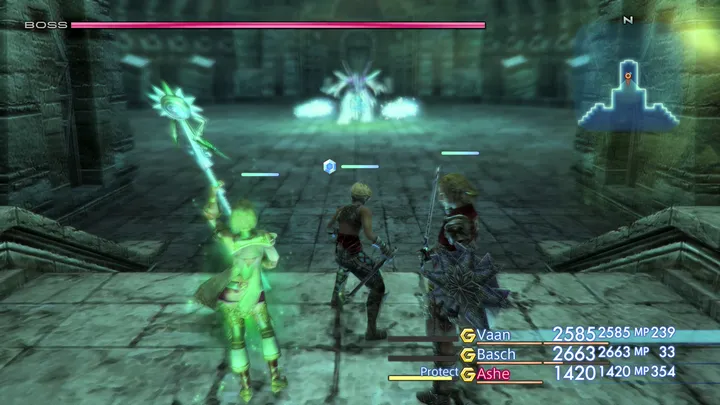This screenshot has height=405, width=720.
Task: Click the gambit icon beside Vaan
Action: (x=467, y=334)
